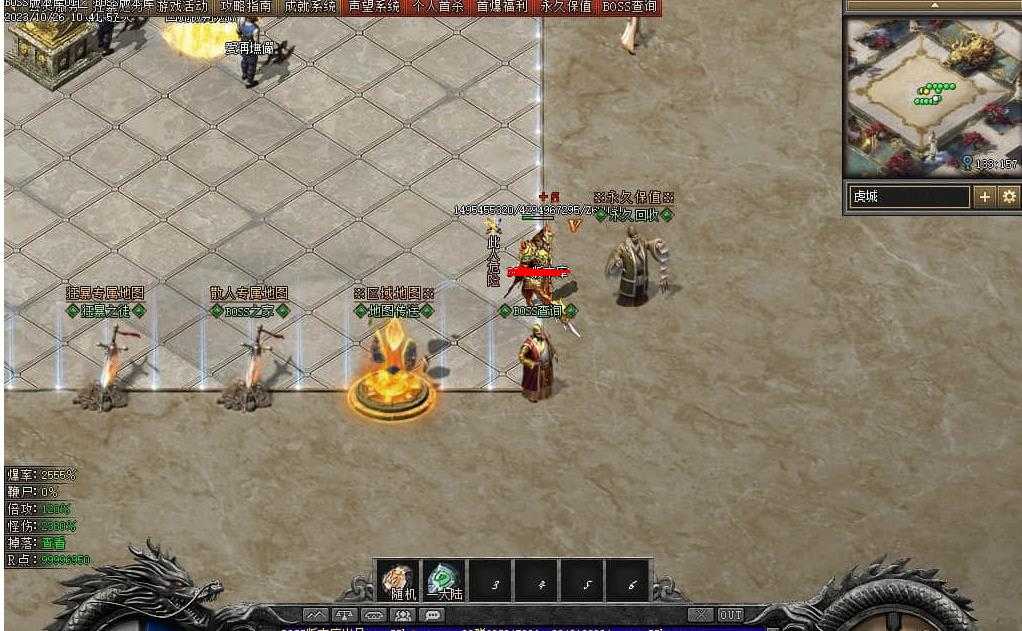Open the 首爆福利 menu
1022x631 pixels.
pyautogui.click(x=502, y=6)
